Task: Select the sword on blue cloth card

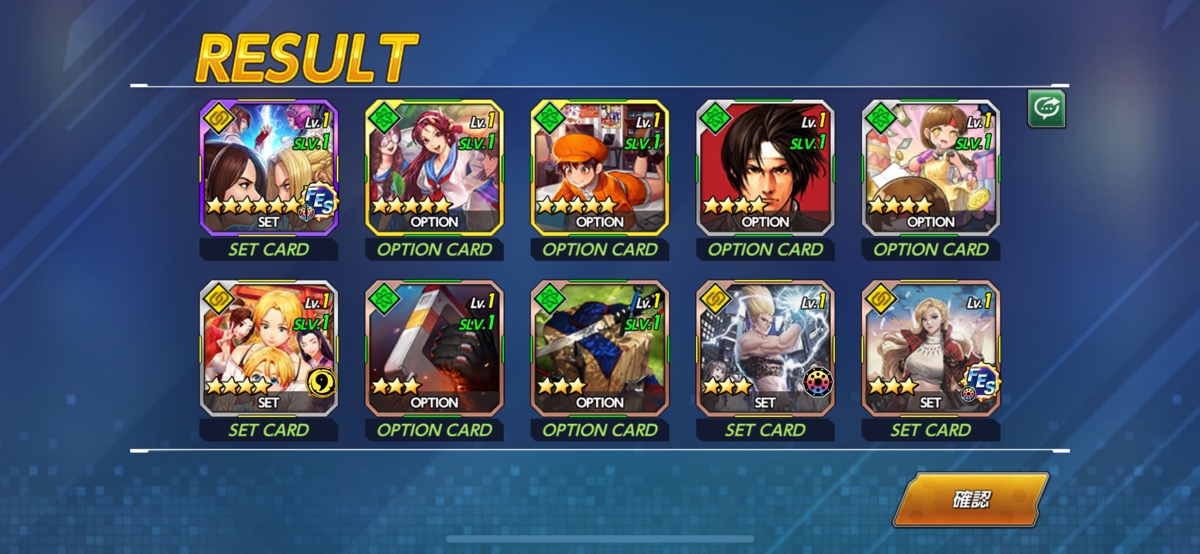Action: click(600, 347)
